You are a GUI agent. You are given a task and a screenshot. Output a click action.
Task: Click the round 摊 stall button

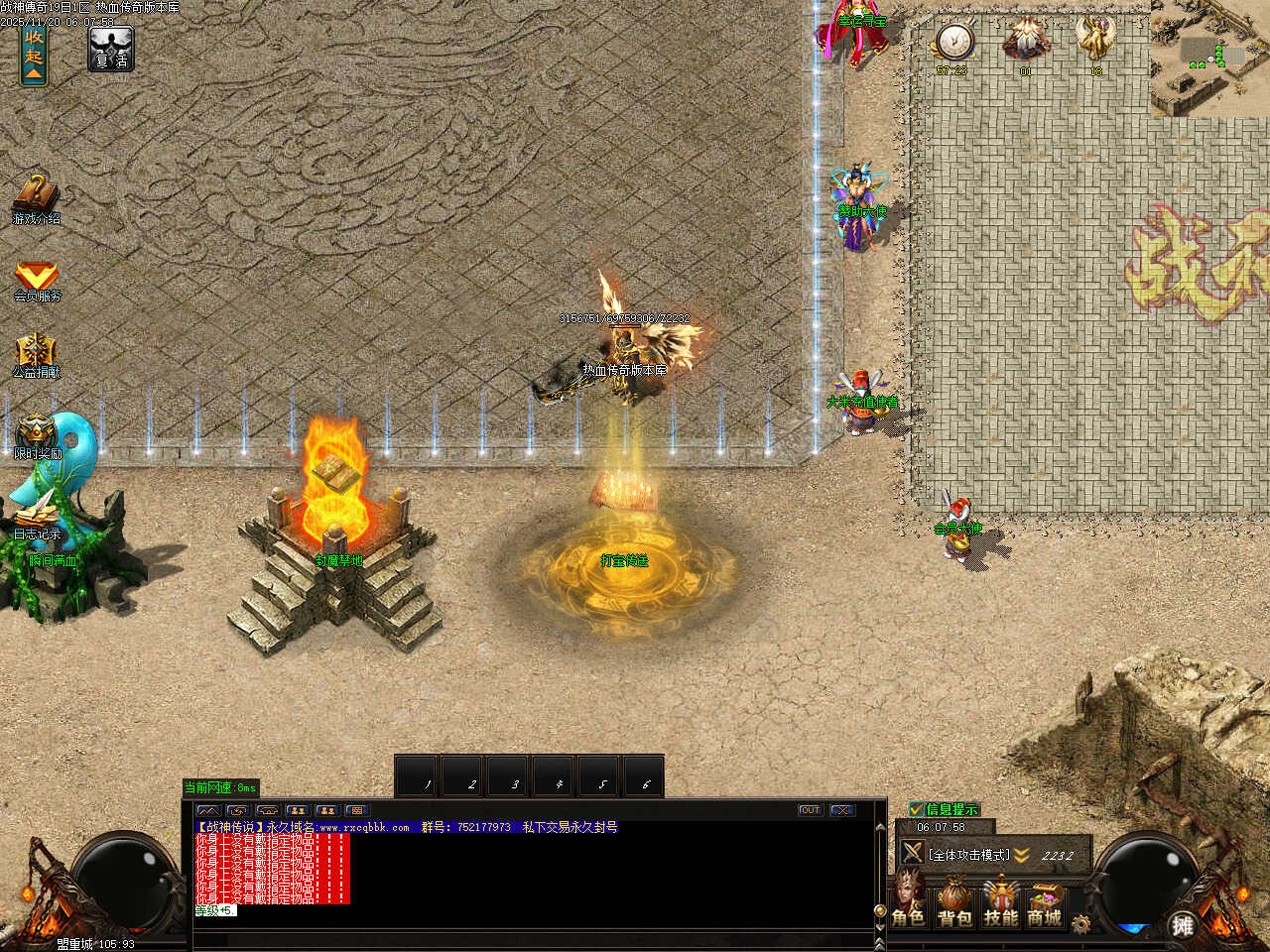(x=1182, y=924)
